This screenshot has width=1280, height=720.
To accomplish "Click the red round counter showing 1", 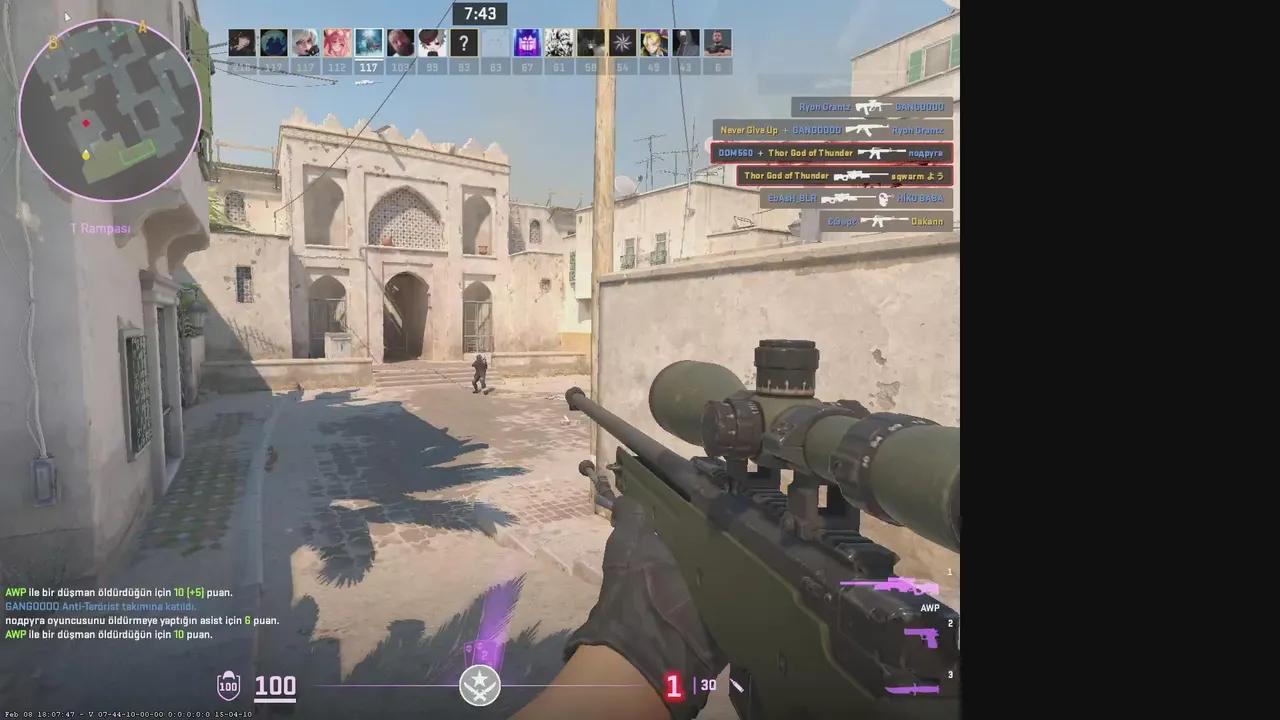I will click(674, 686).
